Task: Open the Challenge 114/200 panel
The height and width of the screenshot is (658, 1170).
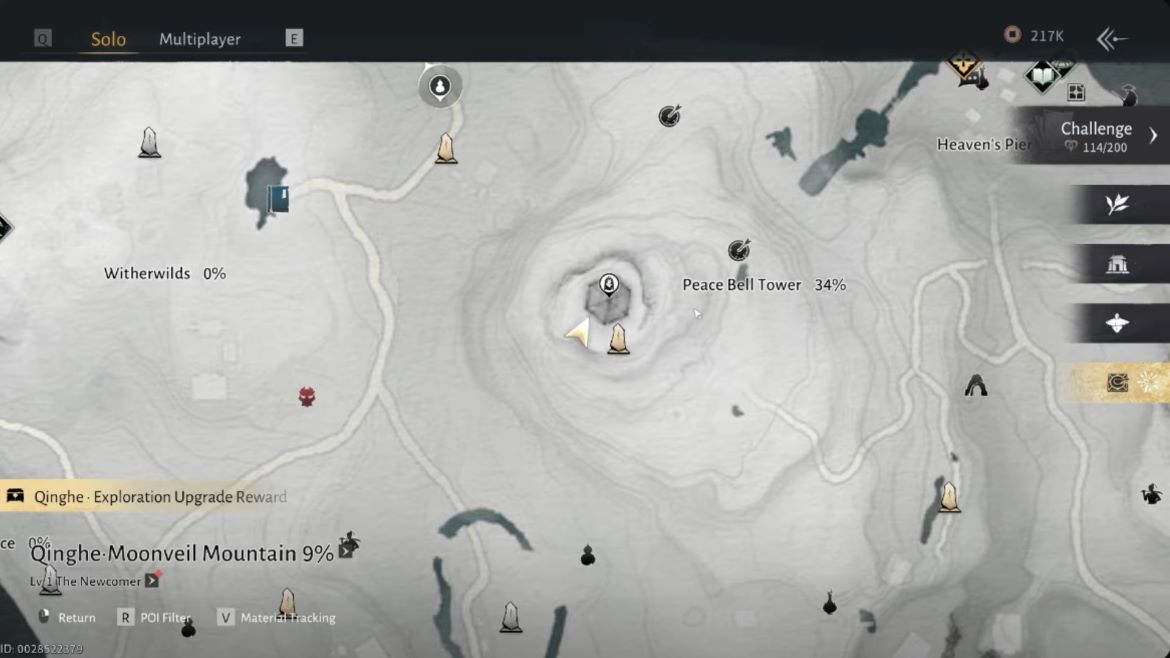Action: pos(1096,136)
